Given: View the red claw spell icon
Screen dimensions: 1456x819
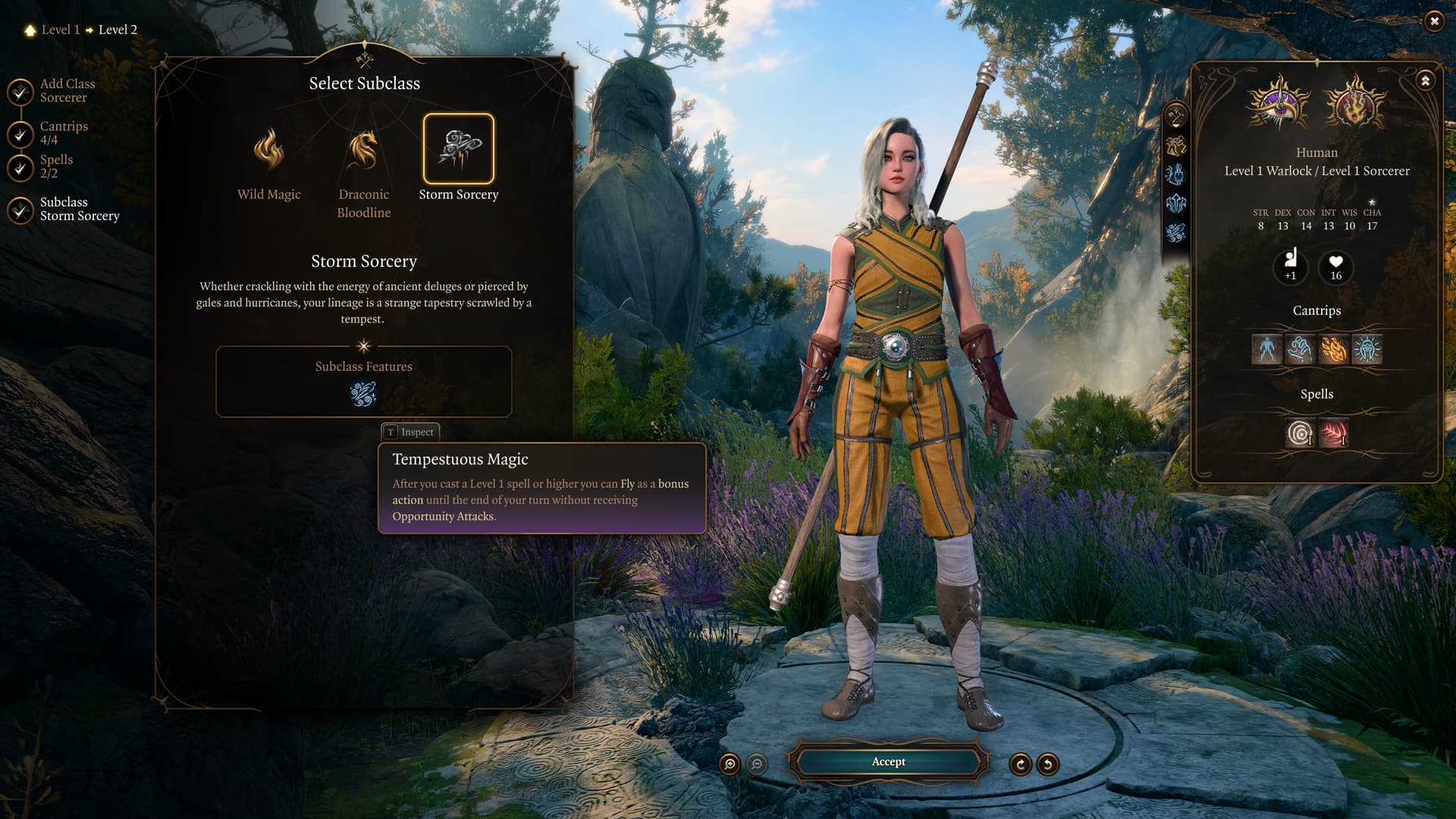Looking at the screenshot, I should point(1334,434).
